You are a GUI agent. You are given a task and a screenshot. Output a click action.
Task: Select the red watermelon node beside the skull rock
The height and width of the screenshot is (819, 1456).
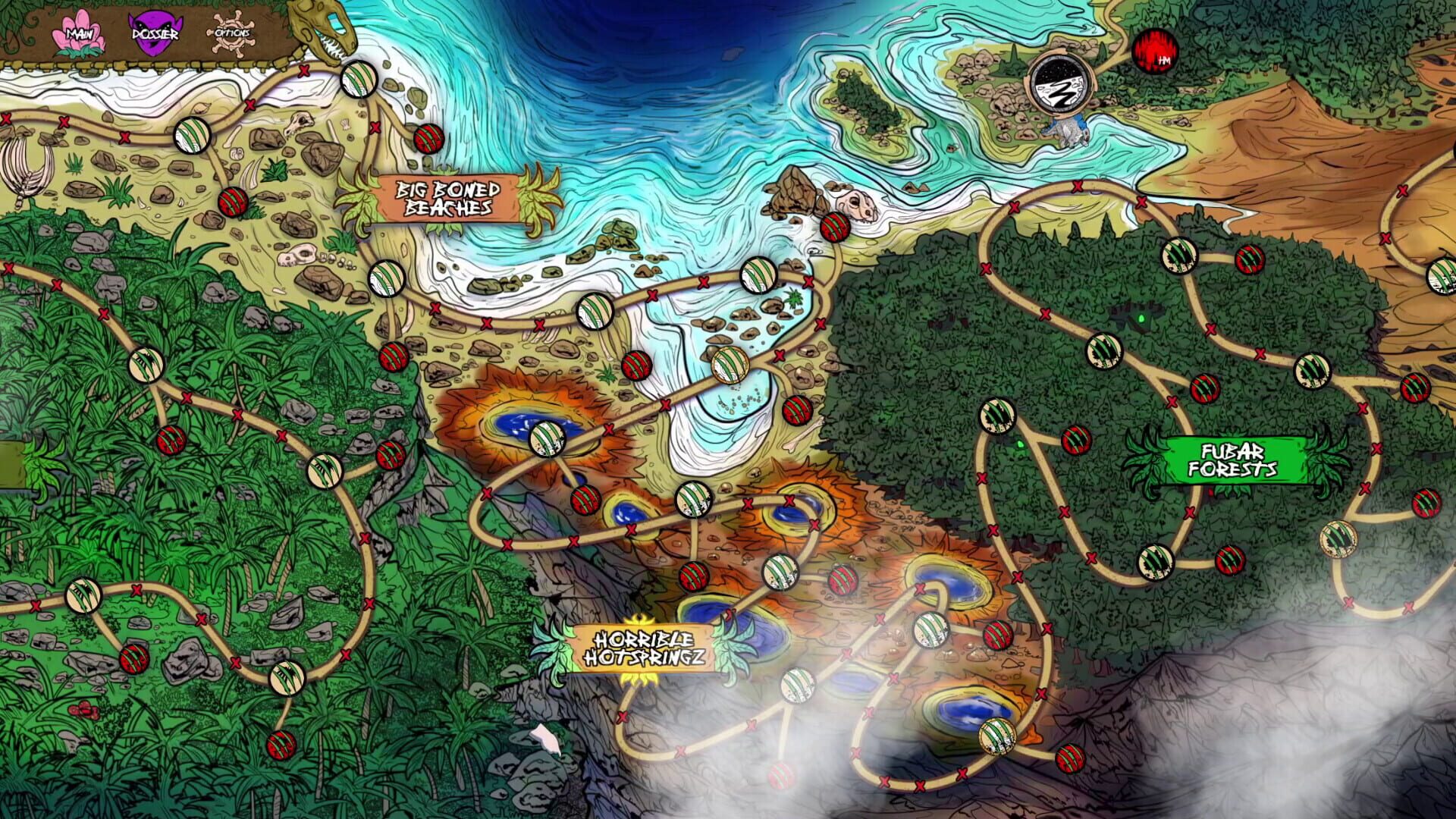coord(834,227)
